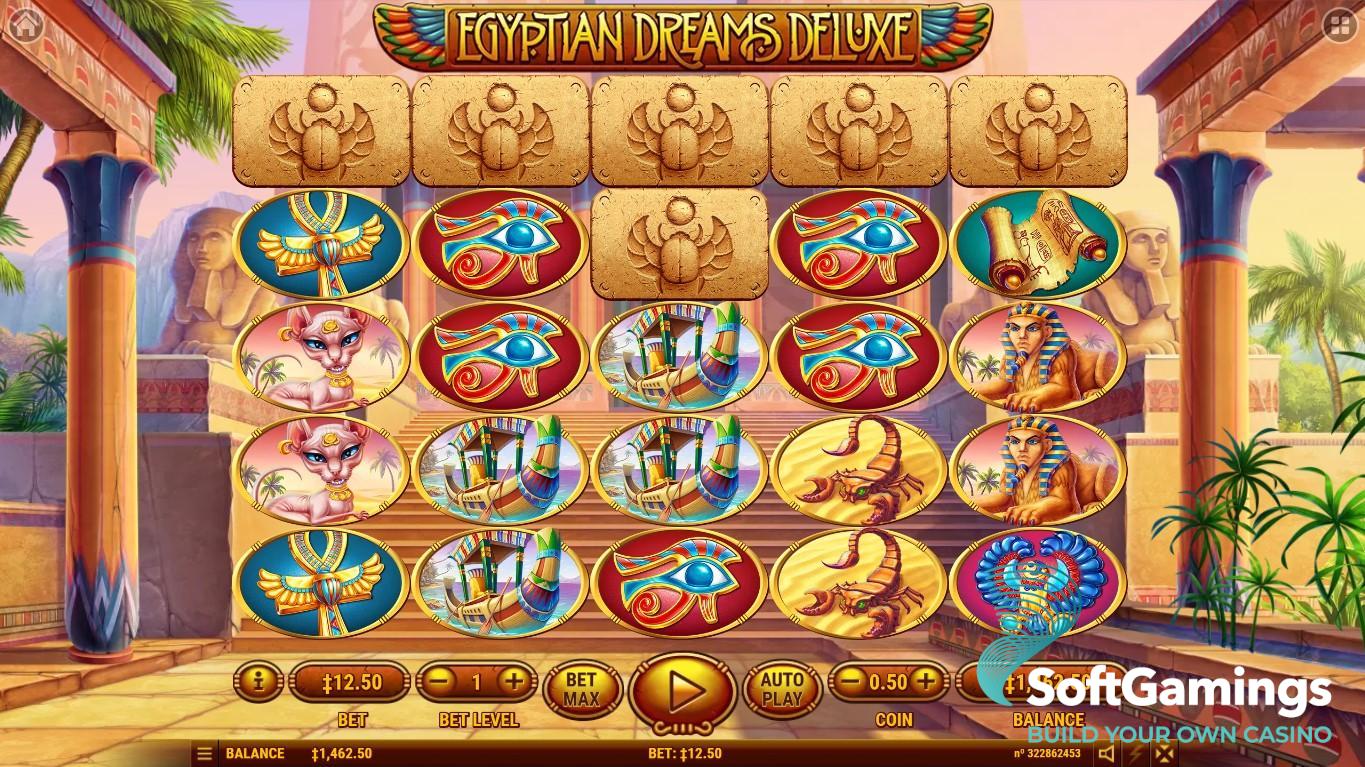The image size is (1365, 767).
Task: Spin the reels with the play button
Action: click(x=683, y=690)
